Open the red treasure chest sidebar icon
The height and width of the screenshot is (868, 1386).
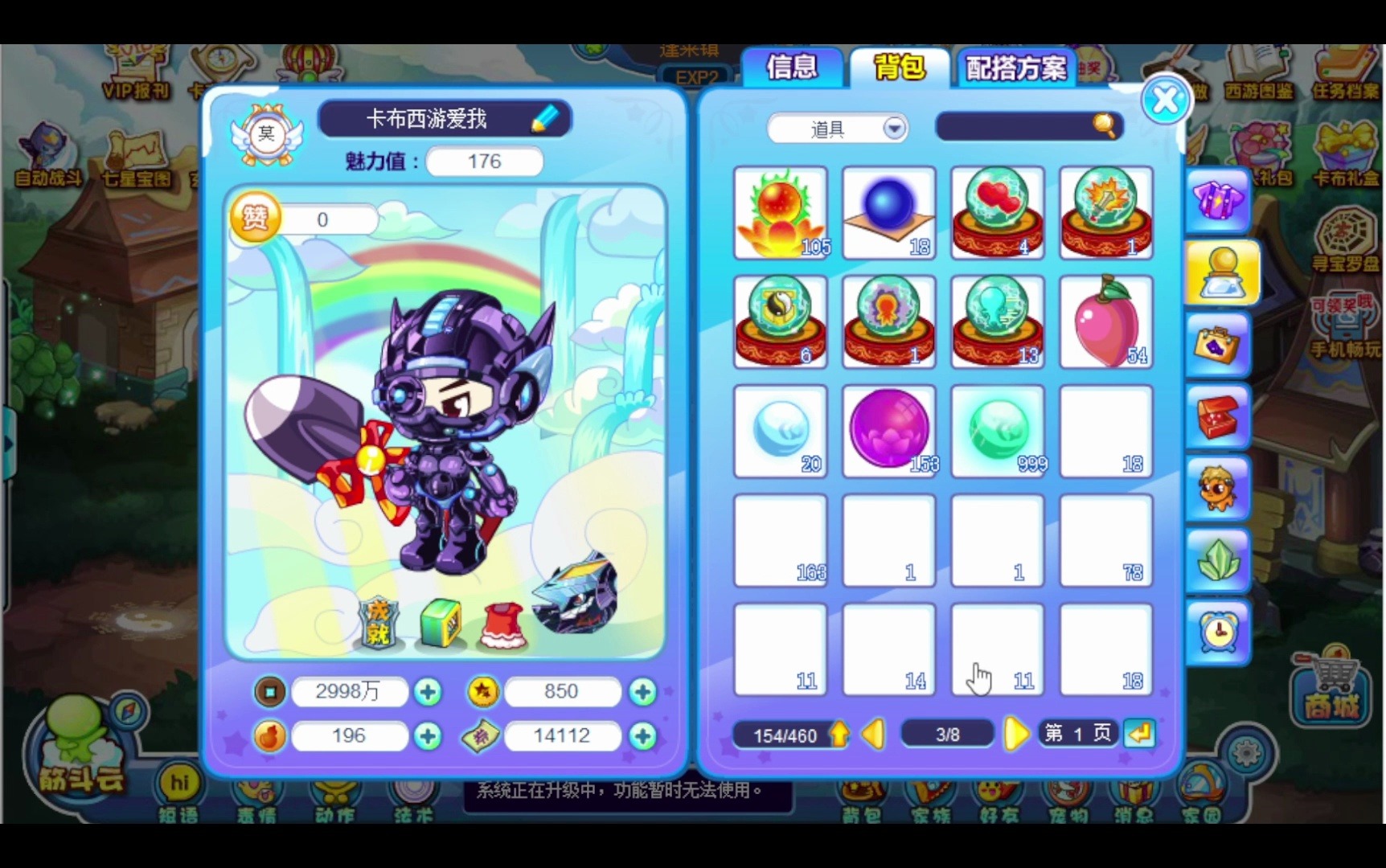click(1216, 414)
